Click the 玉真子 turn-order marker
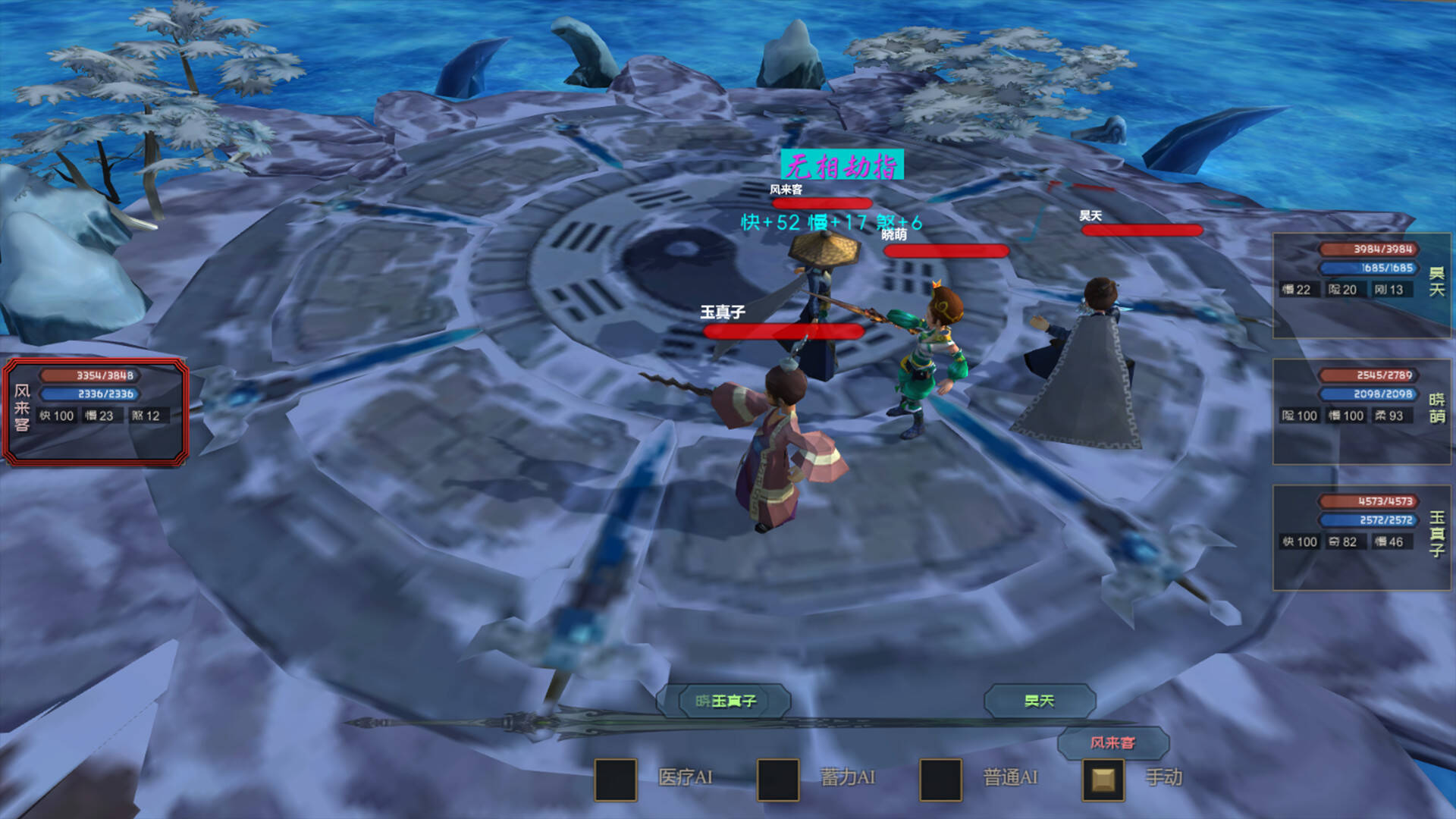This screenshot has height=819, width=1456. coord(725,701)
